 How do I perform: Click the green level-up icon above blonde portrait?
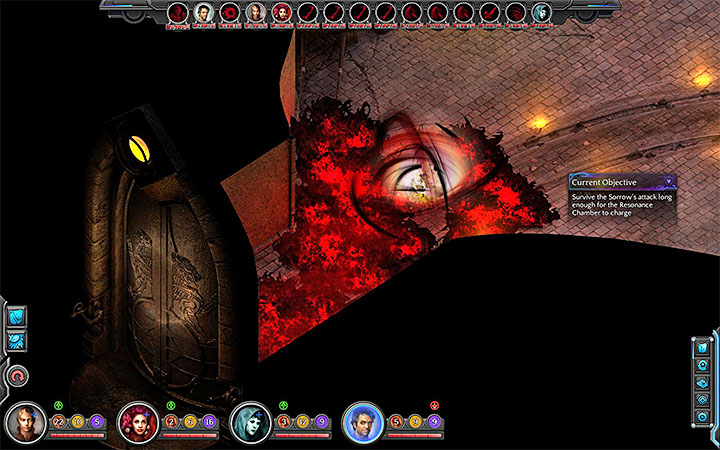(58, 405)
